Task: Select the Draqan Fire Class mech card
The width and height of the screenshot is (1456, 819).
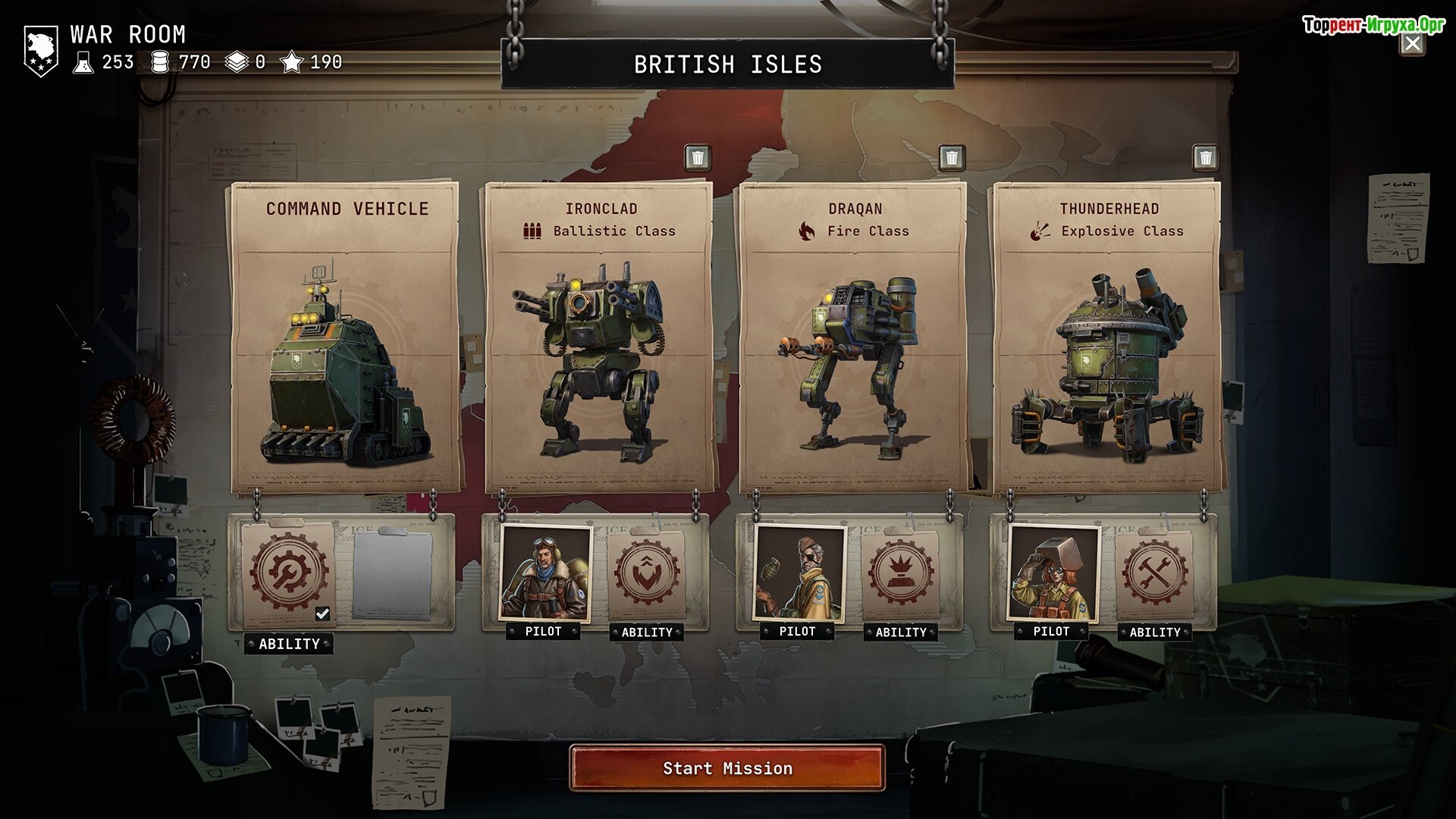Action: [853, 337]
